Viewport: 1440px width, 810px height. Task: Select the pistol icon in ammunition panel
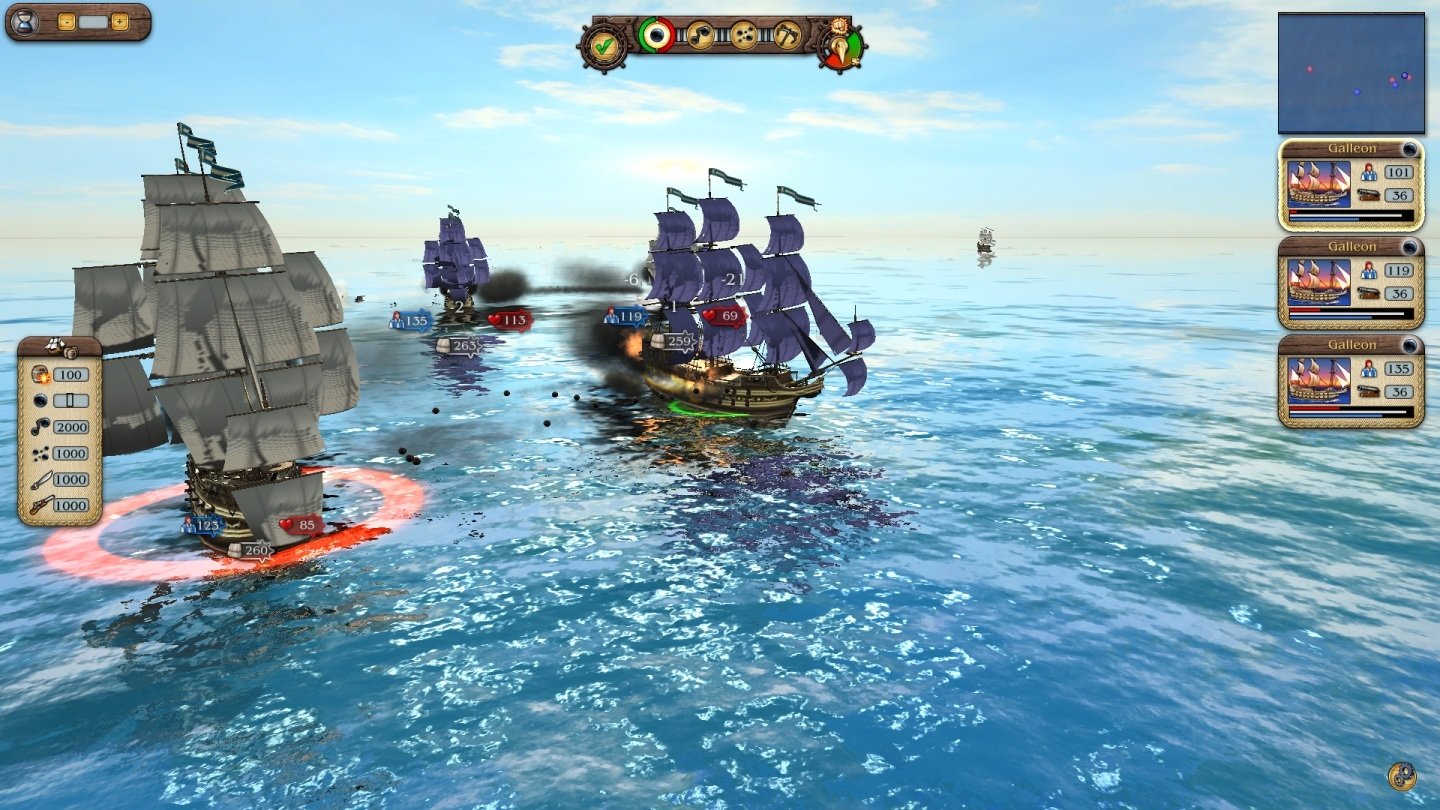40,504
